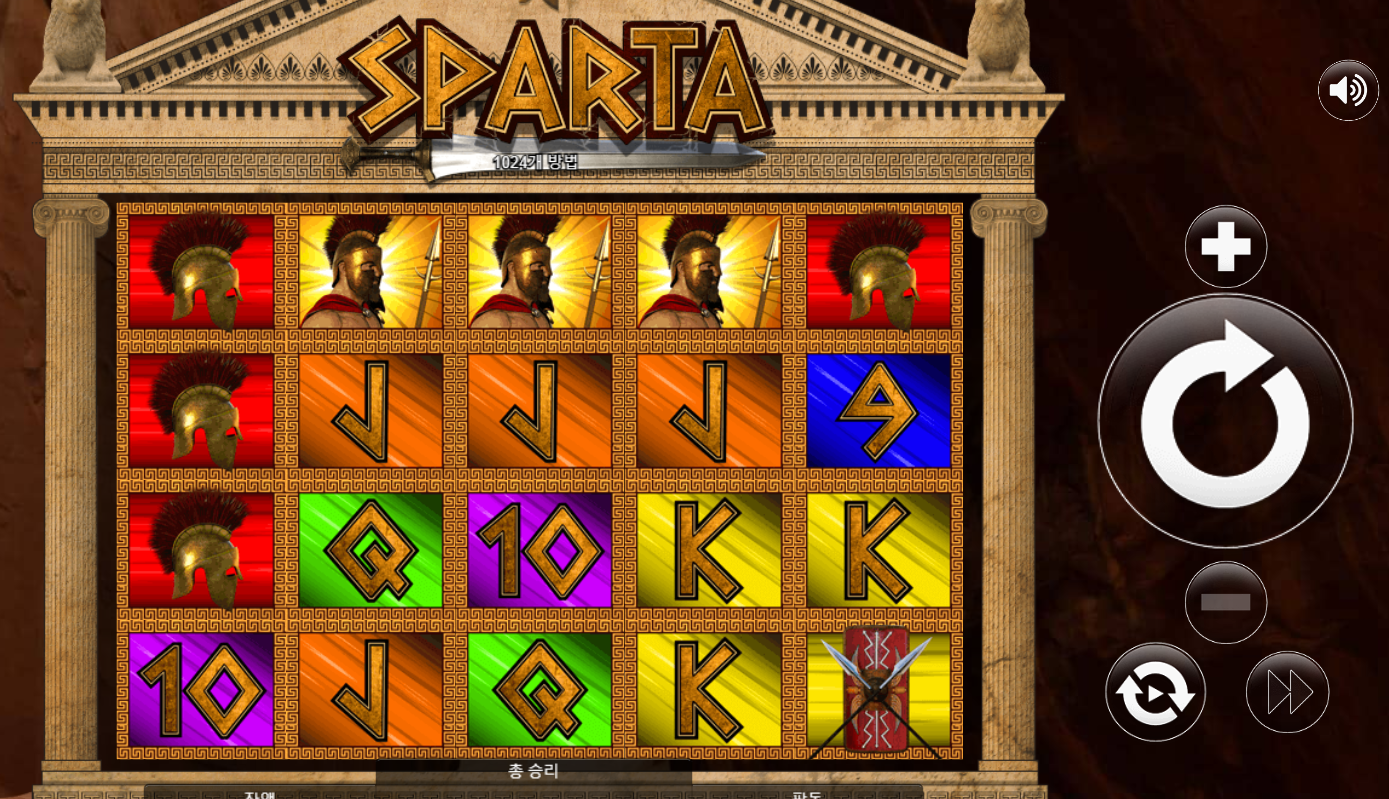Activate autoplay with the circular arrows button
The image size is (1389, 799).
point(1155,692)
